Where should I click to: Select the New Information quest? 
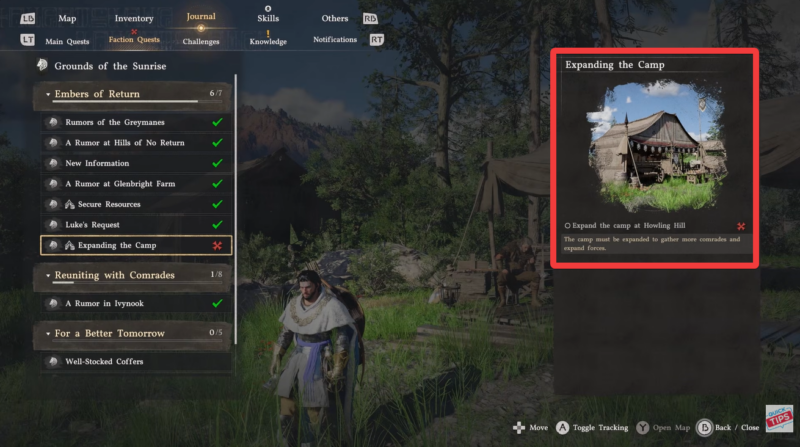97,163
